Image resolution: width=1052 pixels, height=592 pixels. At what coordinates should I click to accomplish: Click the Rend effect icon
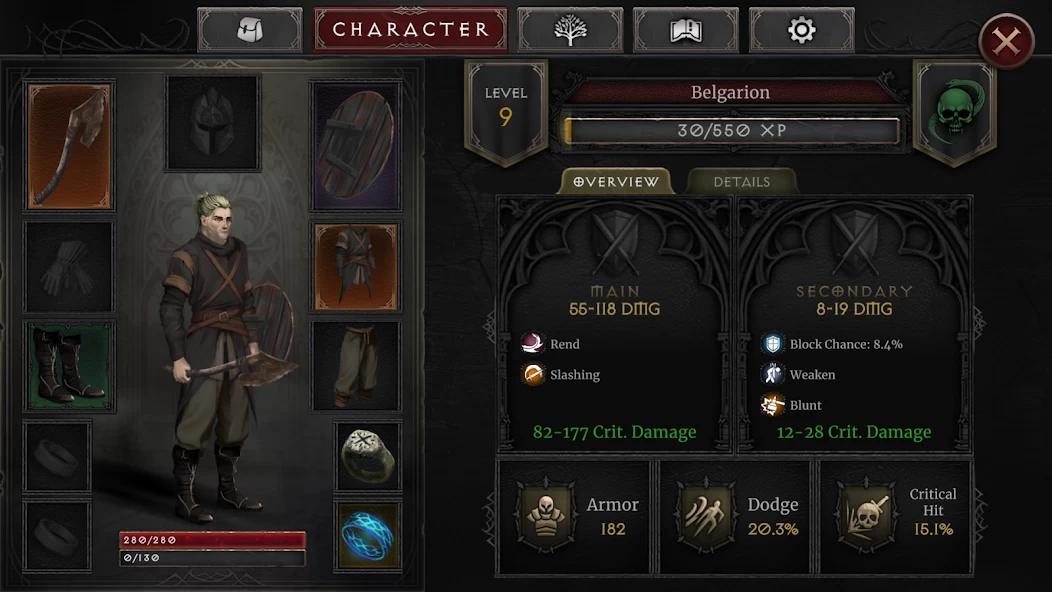pos(532,344)
